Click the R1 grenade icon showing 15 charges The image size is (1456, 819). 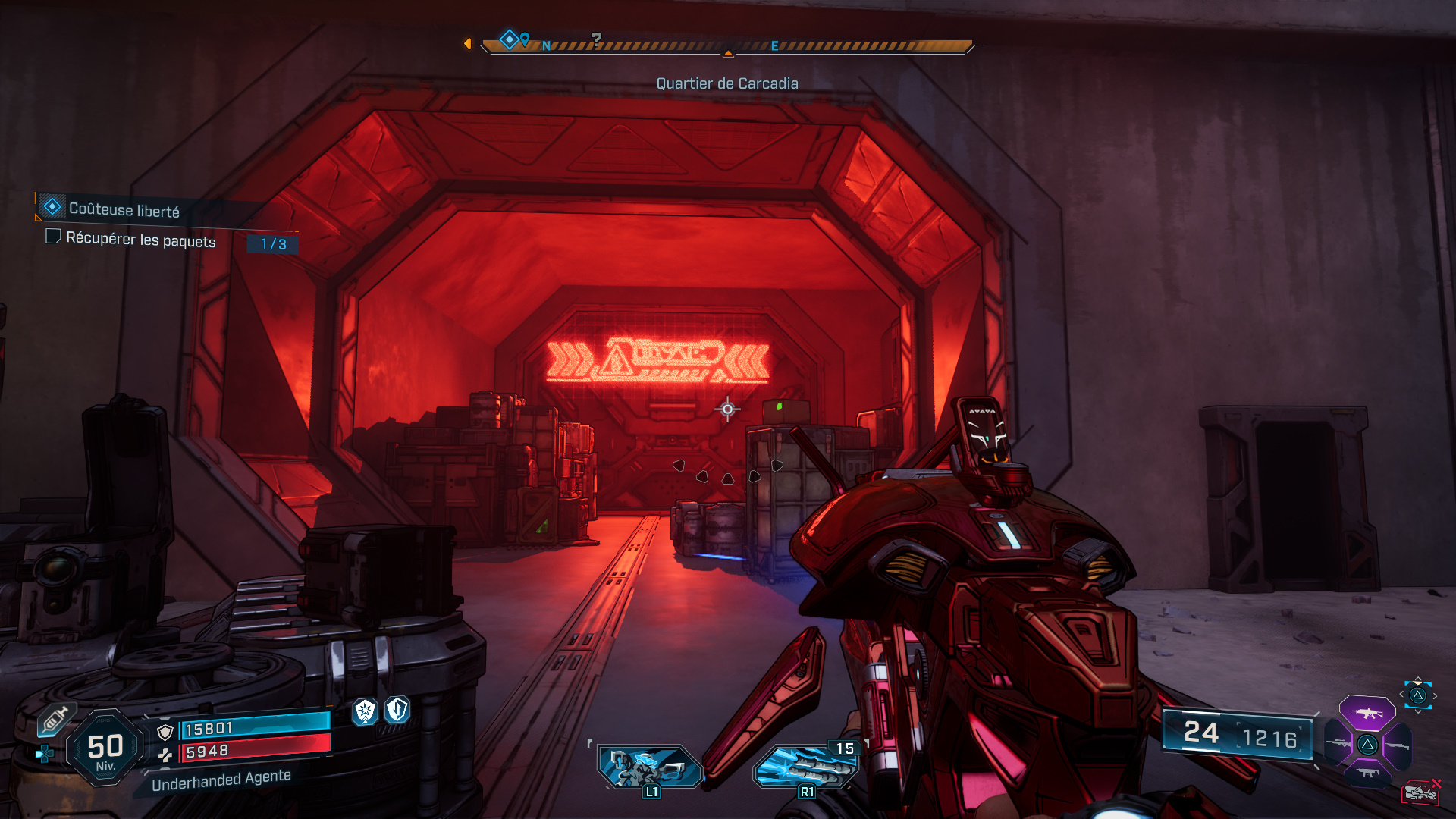pos(806,766)
